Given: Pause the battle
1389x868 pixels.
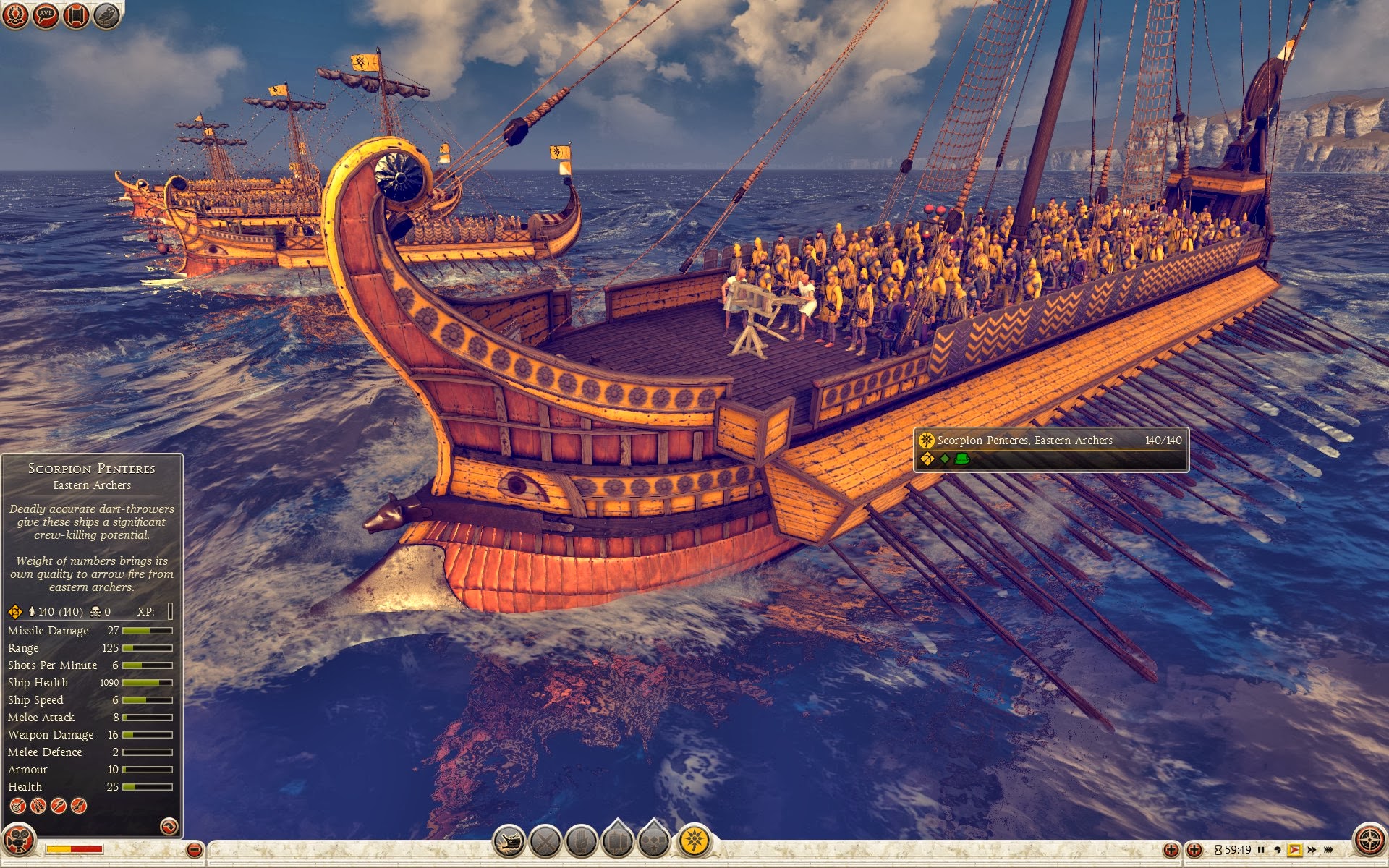Looking at the screenshot, I should coord(1261,850).
